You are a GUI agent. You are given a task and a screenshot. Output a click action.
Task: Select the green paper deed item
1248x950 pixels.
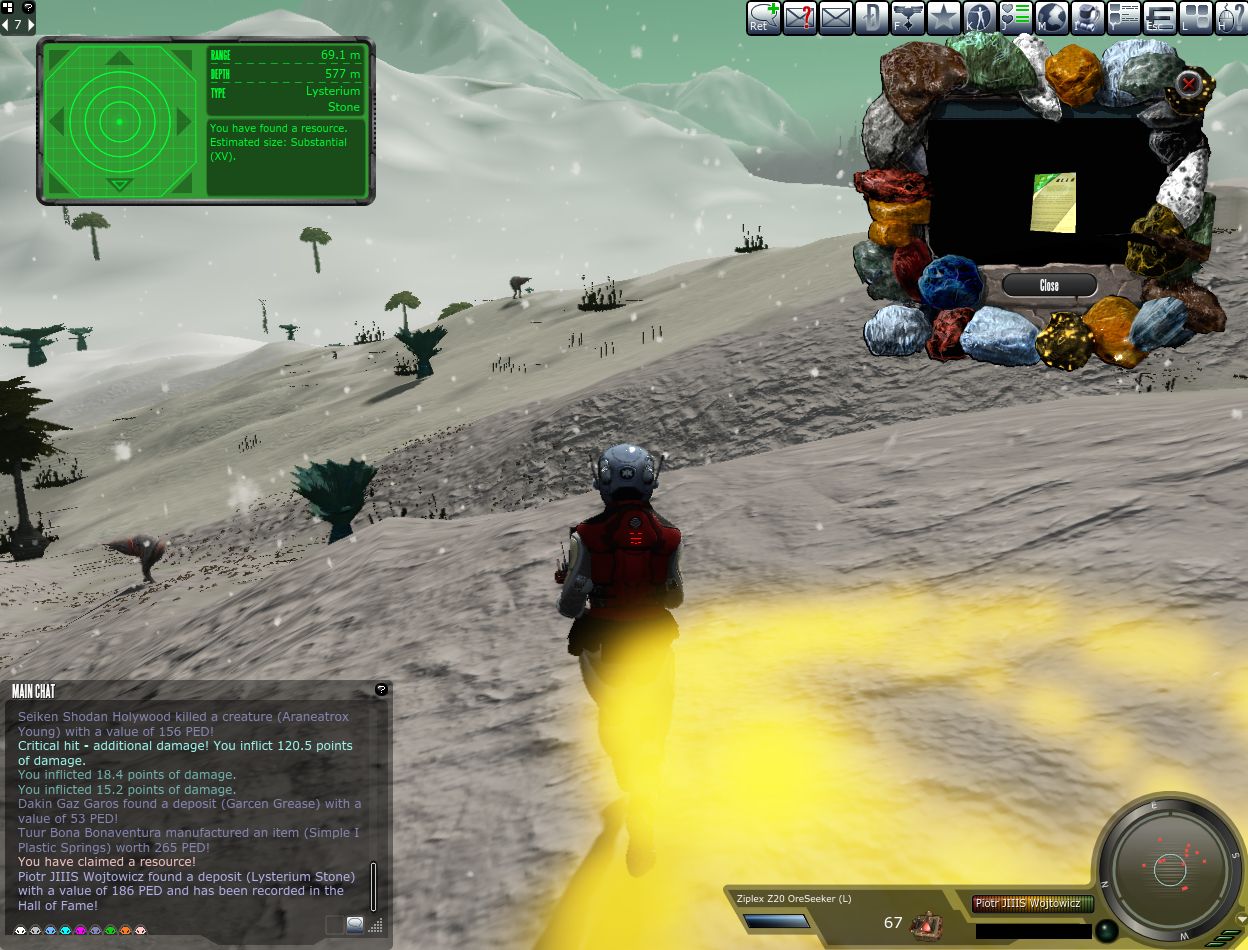(x=1053, y=202)
